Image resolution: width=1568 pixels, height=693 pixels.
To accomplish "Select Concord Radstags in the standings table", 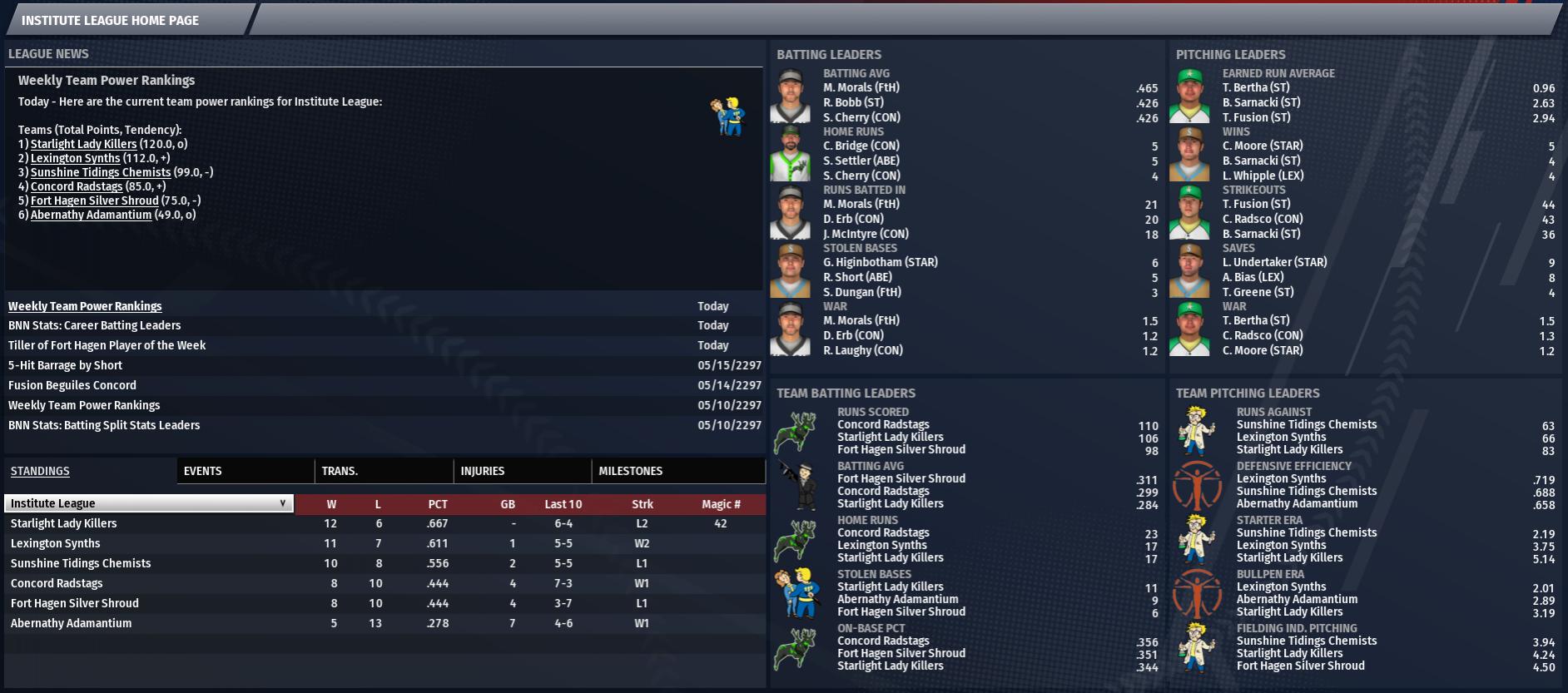I will 57,583.
